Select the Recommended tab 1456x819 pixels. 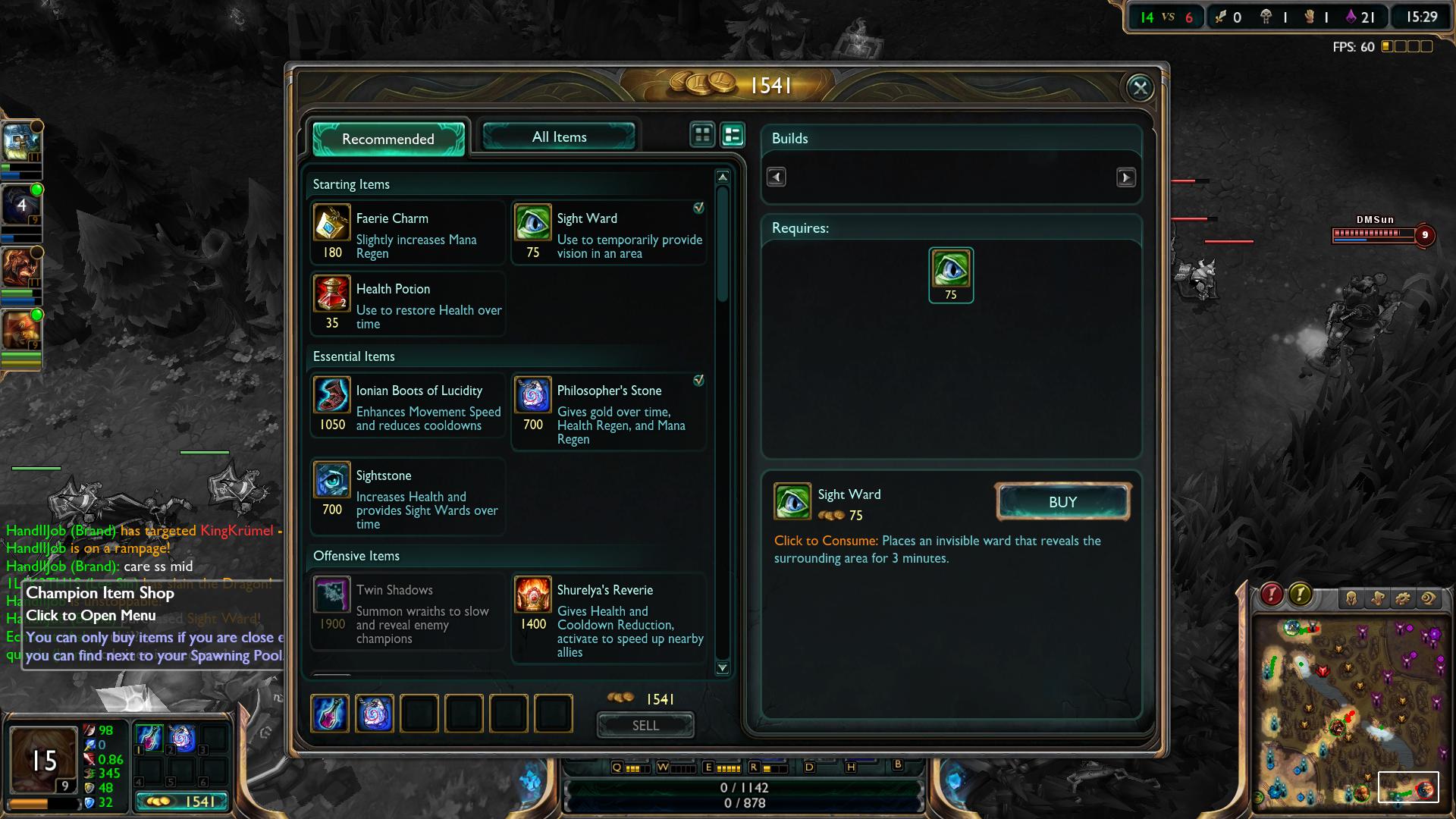pyautogui.click(x=388, y=139)
